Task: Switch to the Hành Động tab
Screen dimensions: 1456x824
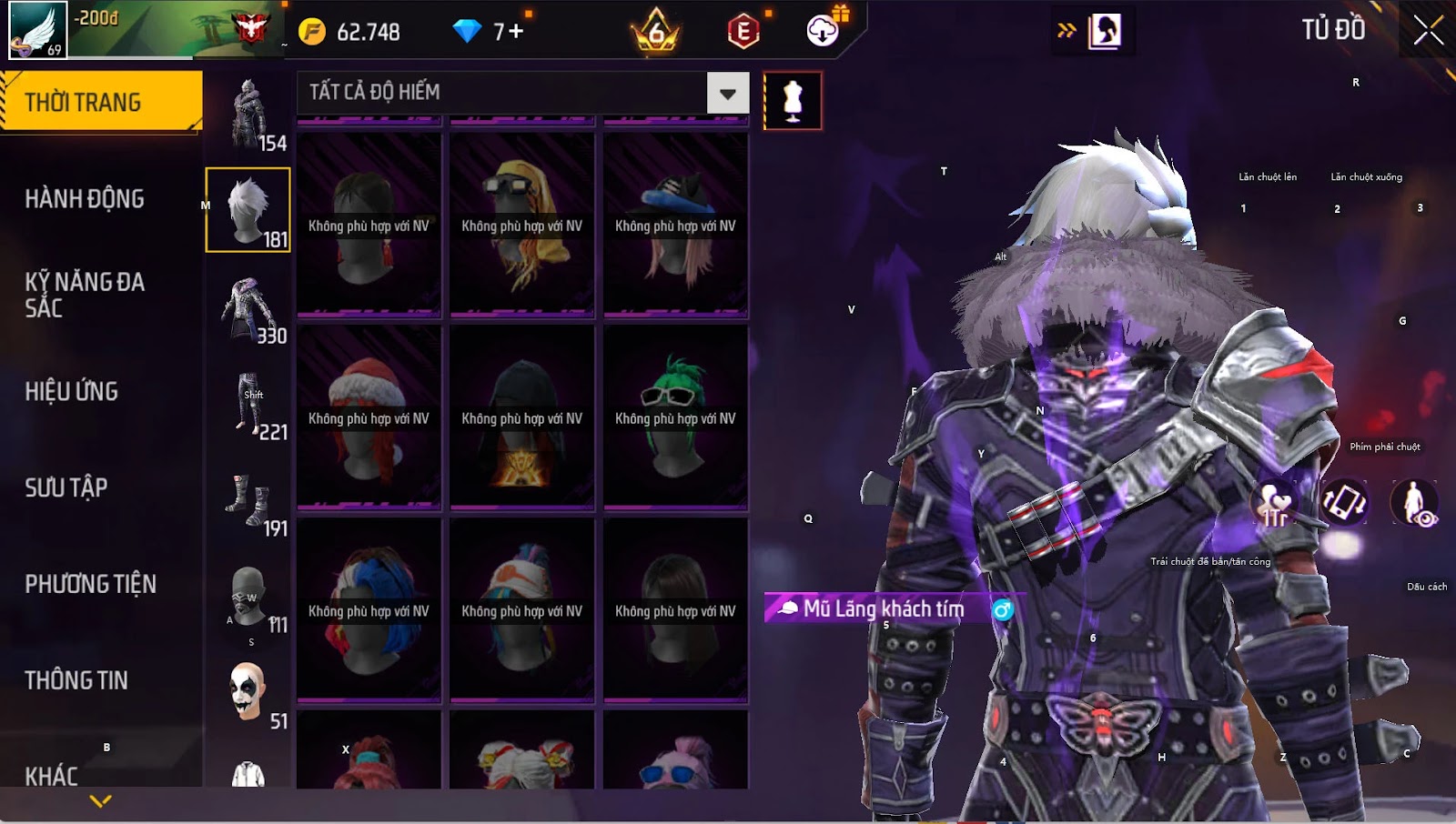Action: 85,199
